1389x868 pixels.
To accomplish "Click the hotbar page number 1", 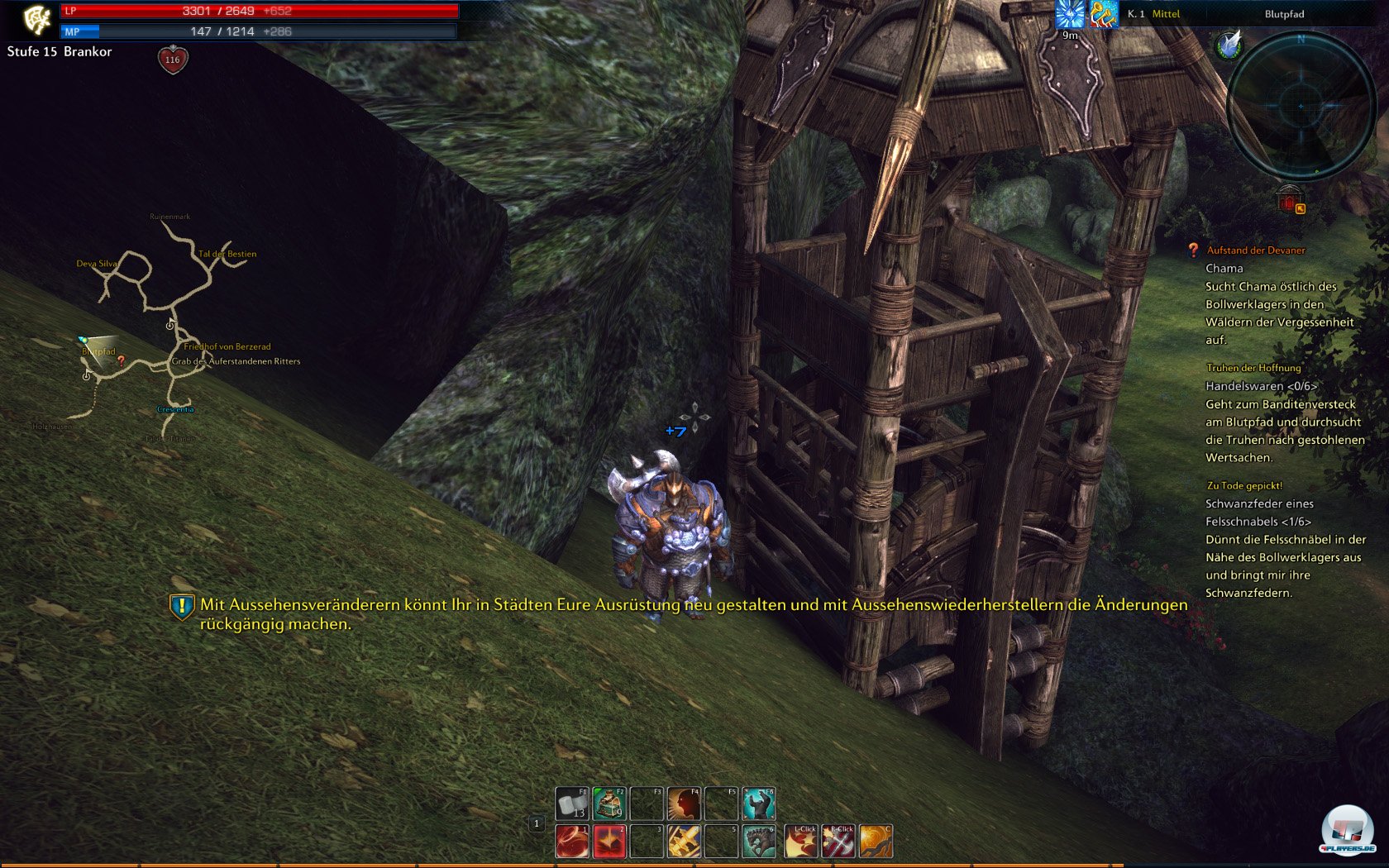I will [537, 823].
